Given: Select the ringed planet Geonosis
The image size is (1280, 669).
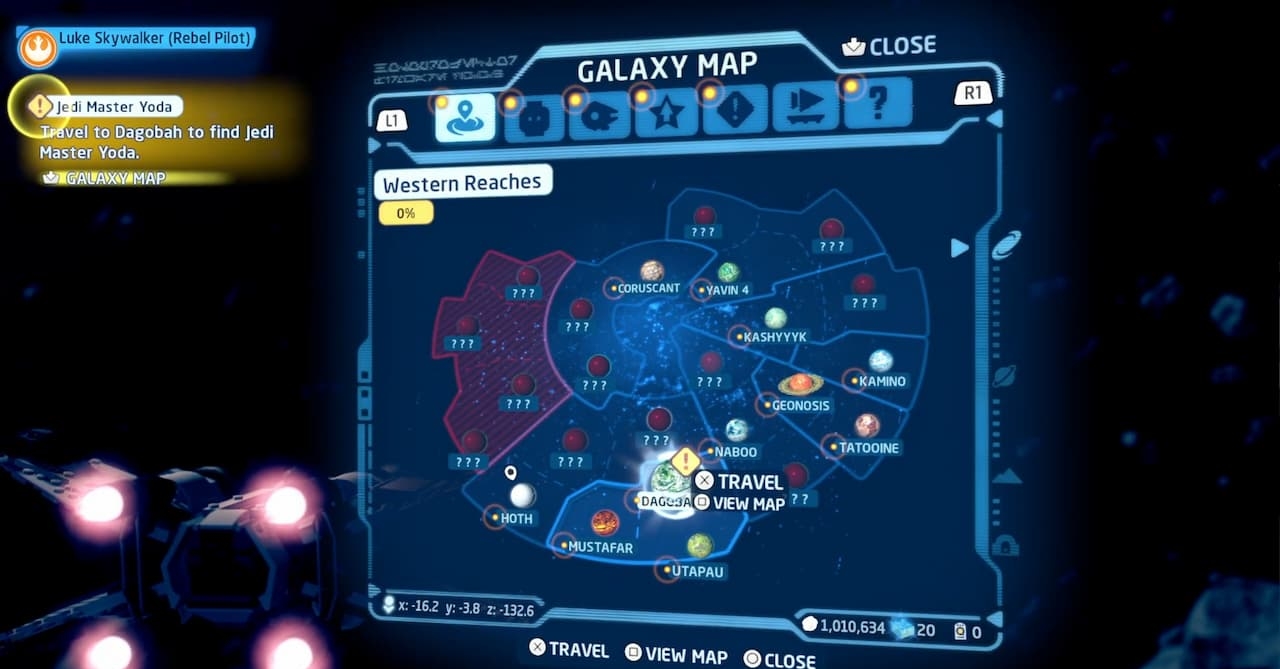Looking at the screenshot, I should click(800, 385).
